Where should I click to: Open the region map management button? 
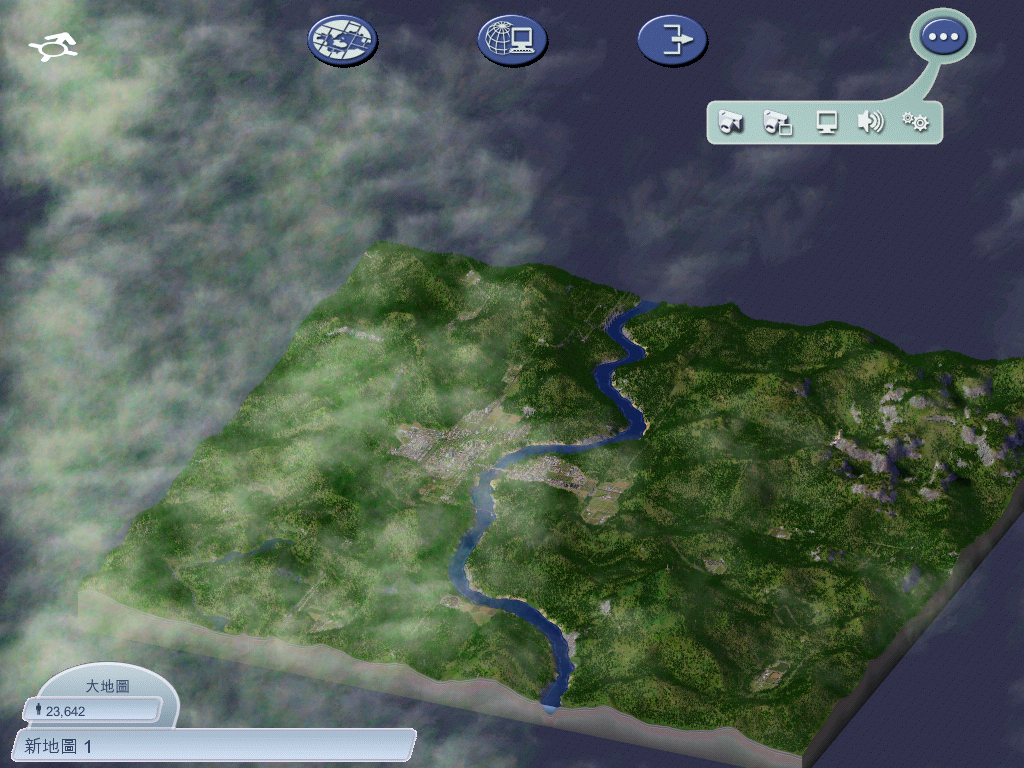tap(342, 41)
